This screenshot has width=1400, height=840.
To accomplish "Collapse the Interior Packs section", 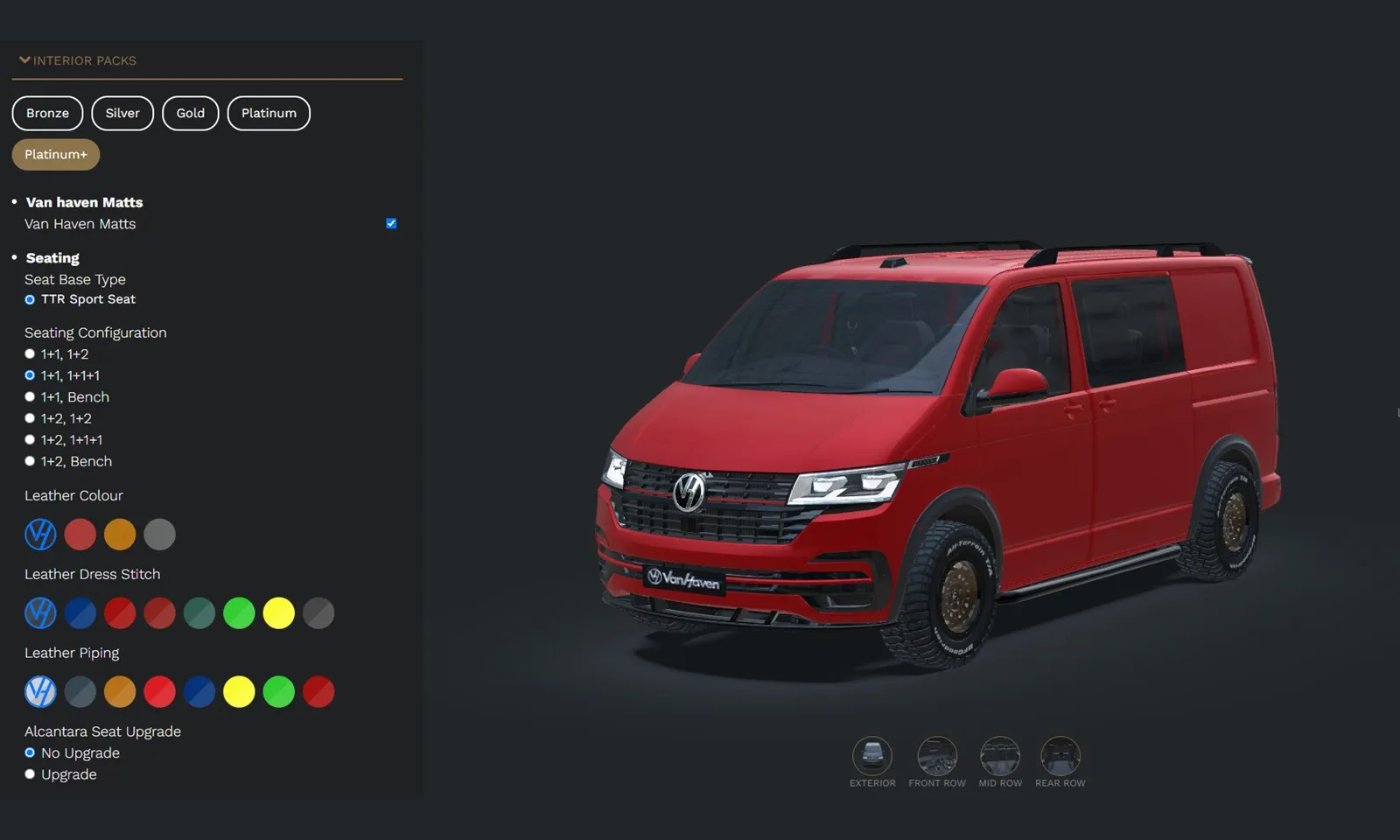I will (x=24, y=59).
